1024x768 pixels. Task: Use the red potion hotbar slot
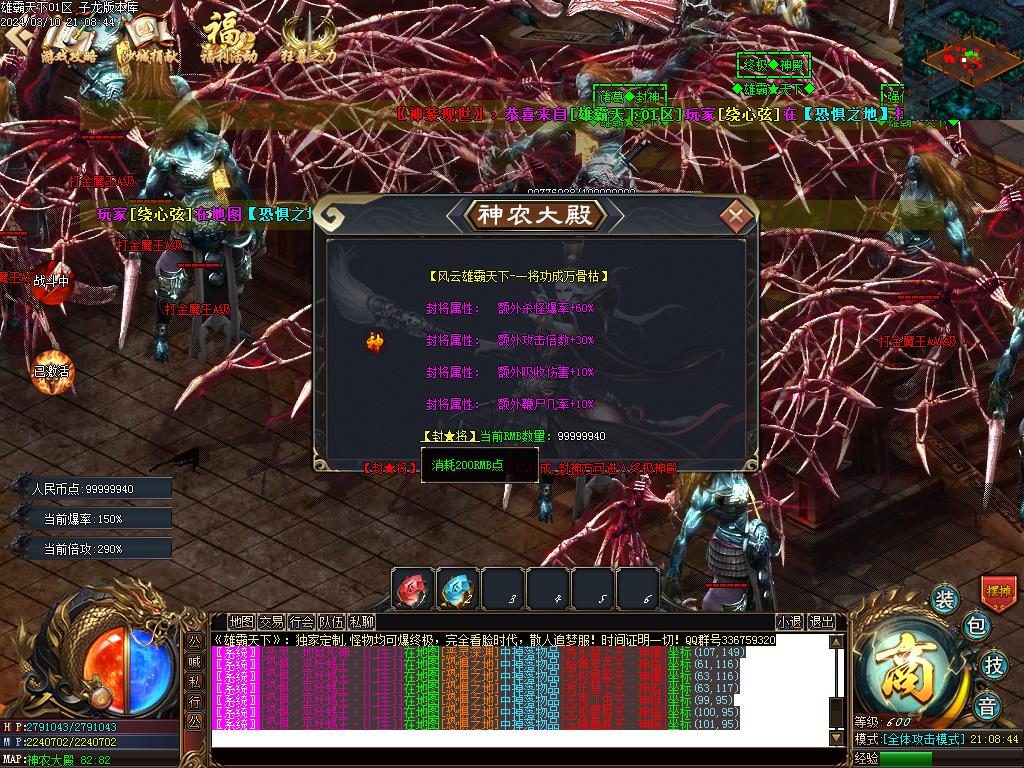pos(412,588)
